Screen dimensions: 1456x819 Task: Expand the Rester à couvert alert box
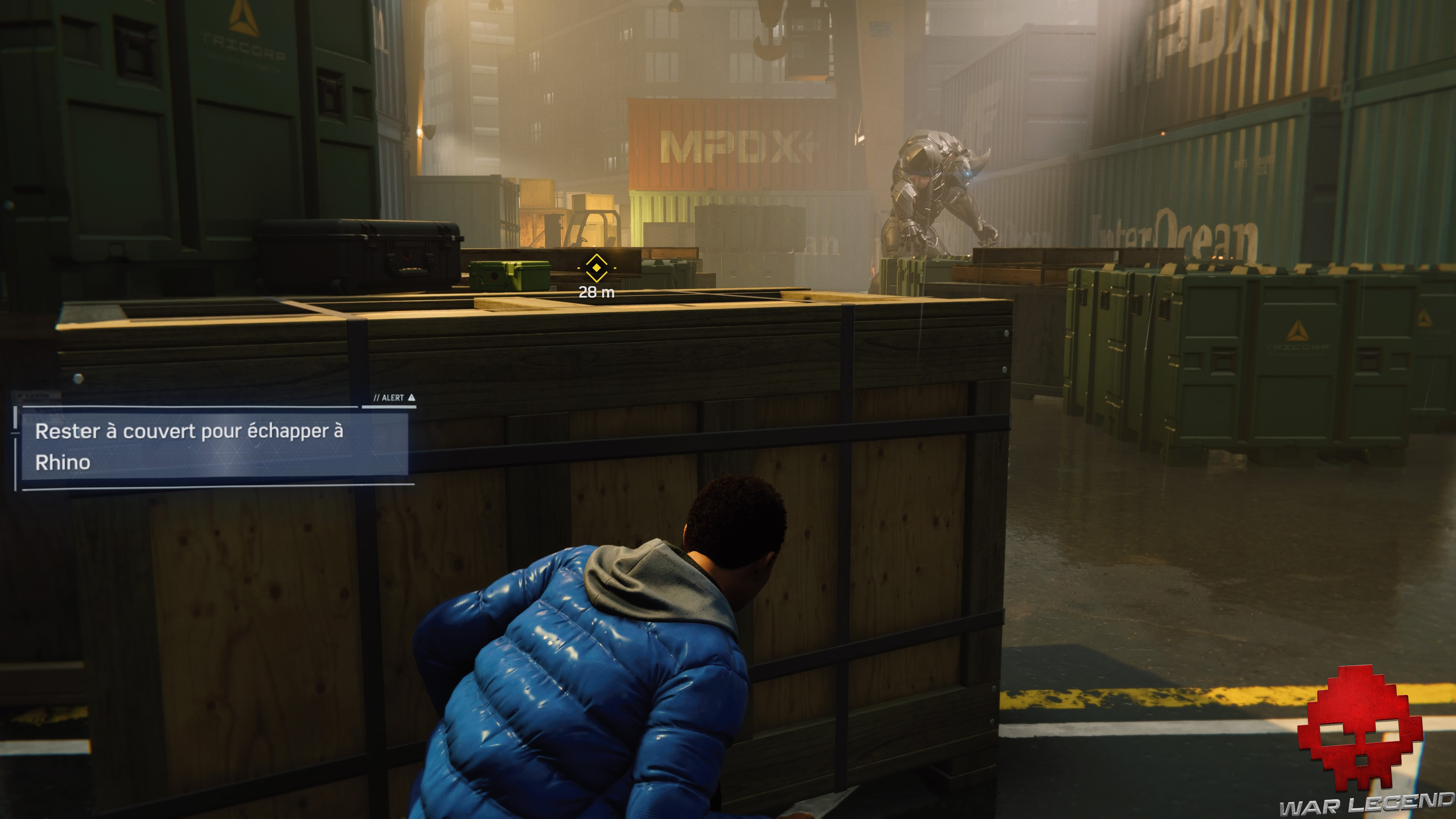pyautogui.click(x=209, y=447)
